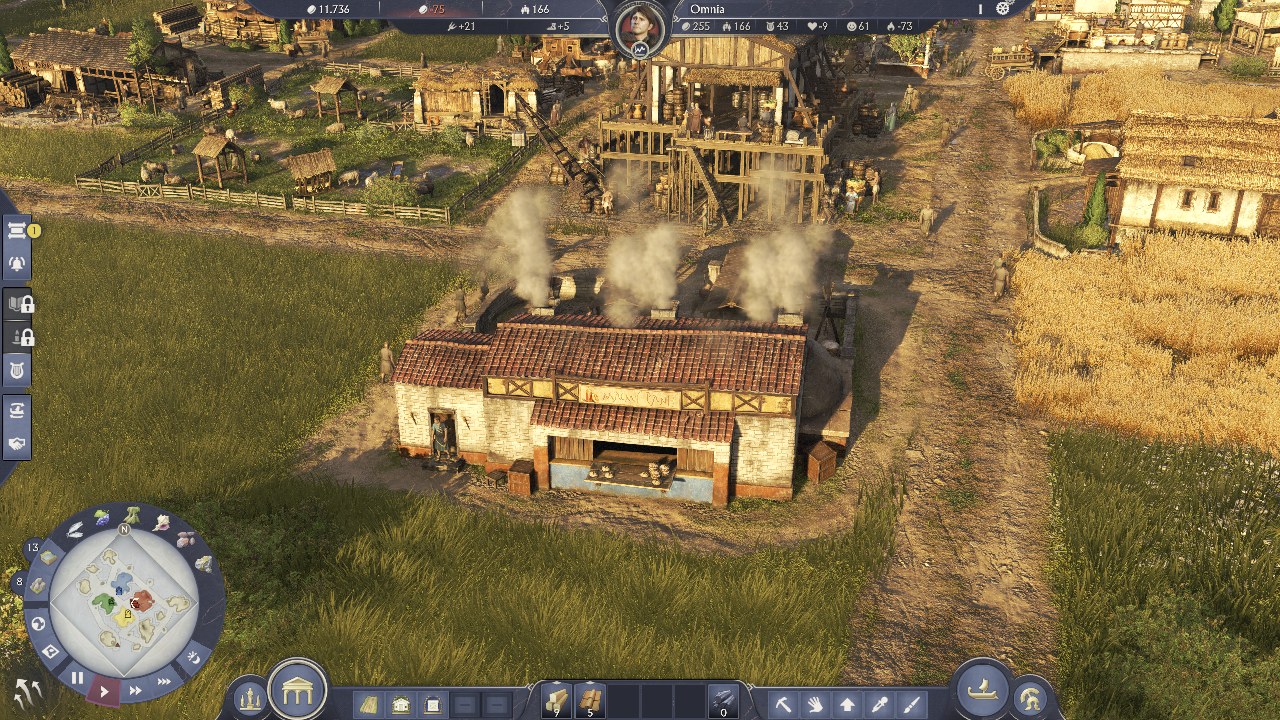Open the handshake diplomacy menu
Viewport: 1280px width, 720px height.
[17, 443]
